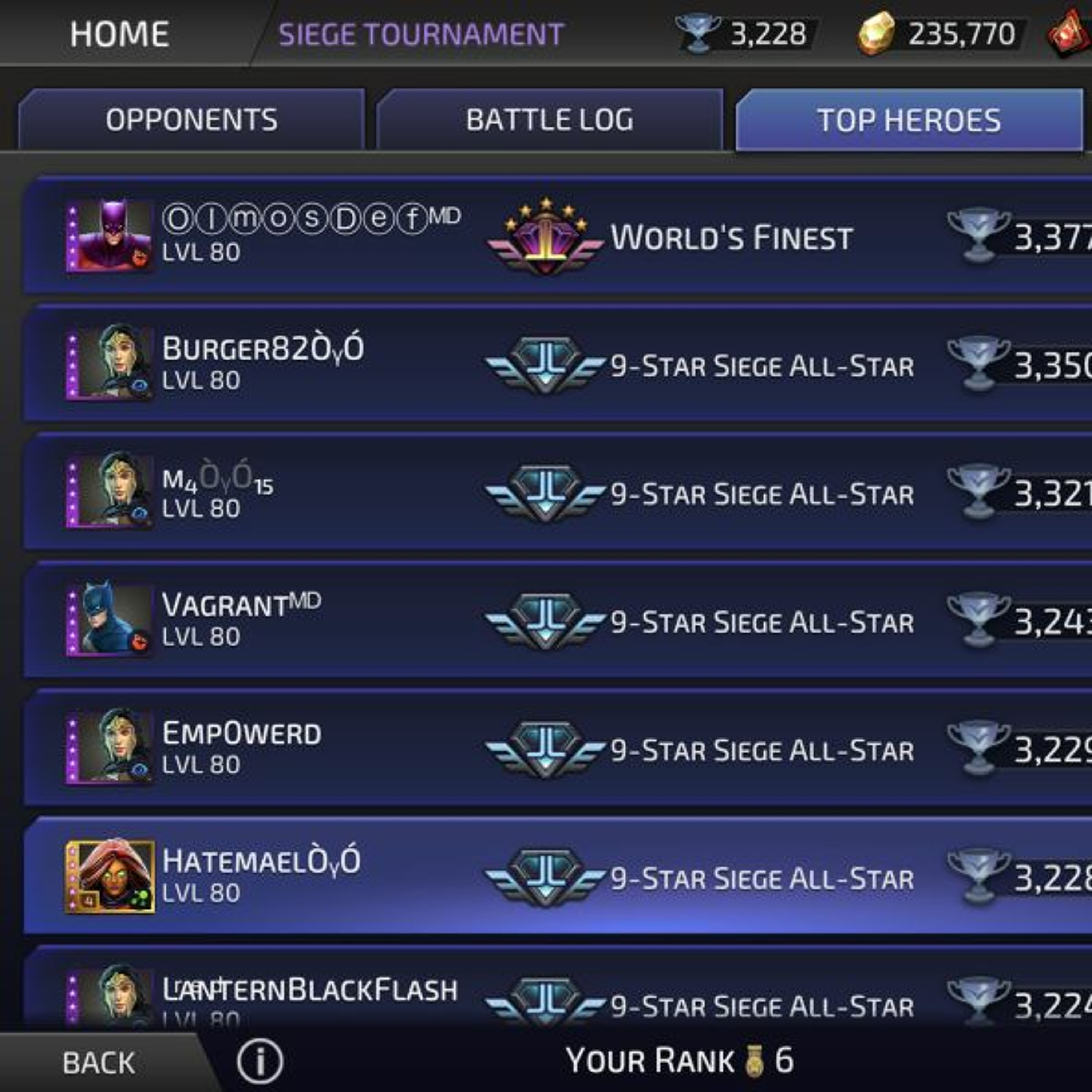Open the Battle Log tab

pos(549,120)
